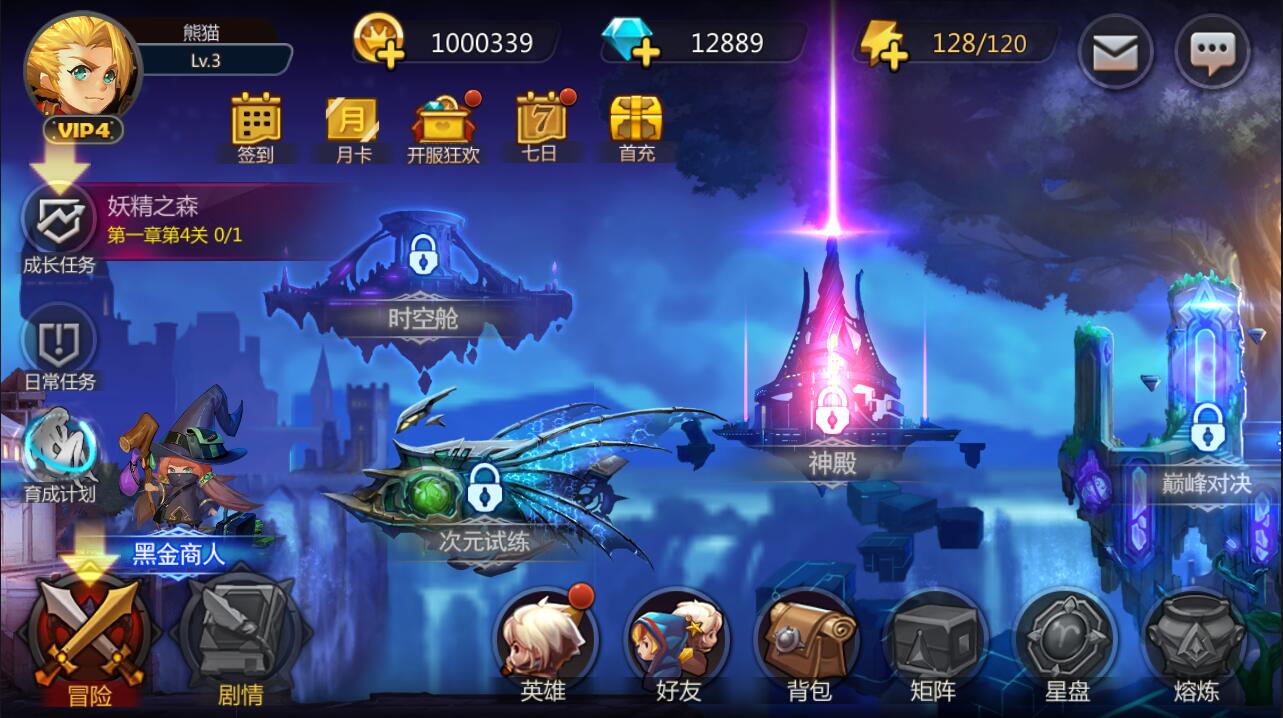Open the 好友 friends list
The image size is (1283, 718).
tap(677, 641)
